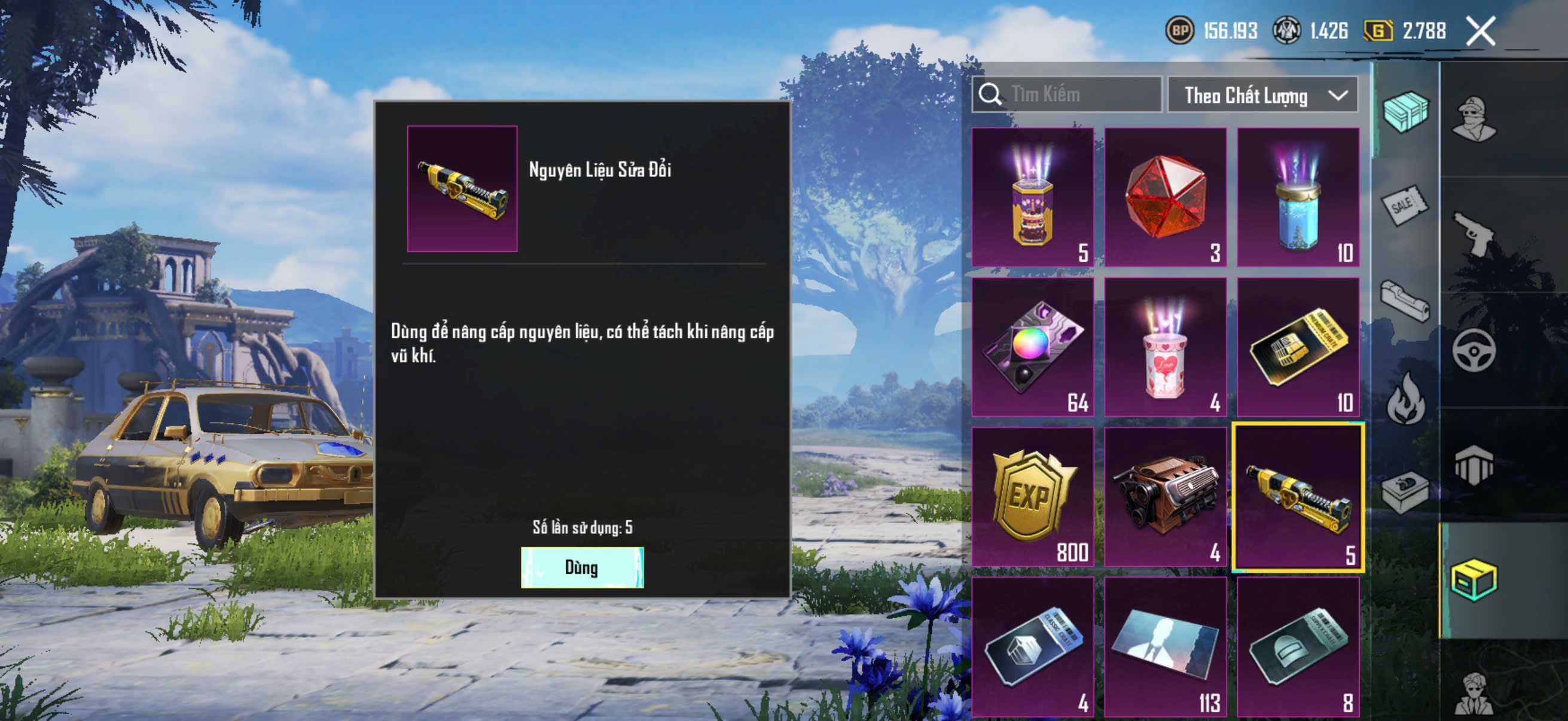Viewport: 1568px width, 721px height.
Task: Use the modification material with Dùng button
Action: 582,567
